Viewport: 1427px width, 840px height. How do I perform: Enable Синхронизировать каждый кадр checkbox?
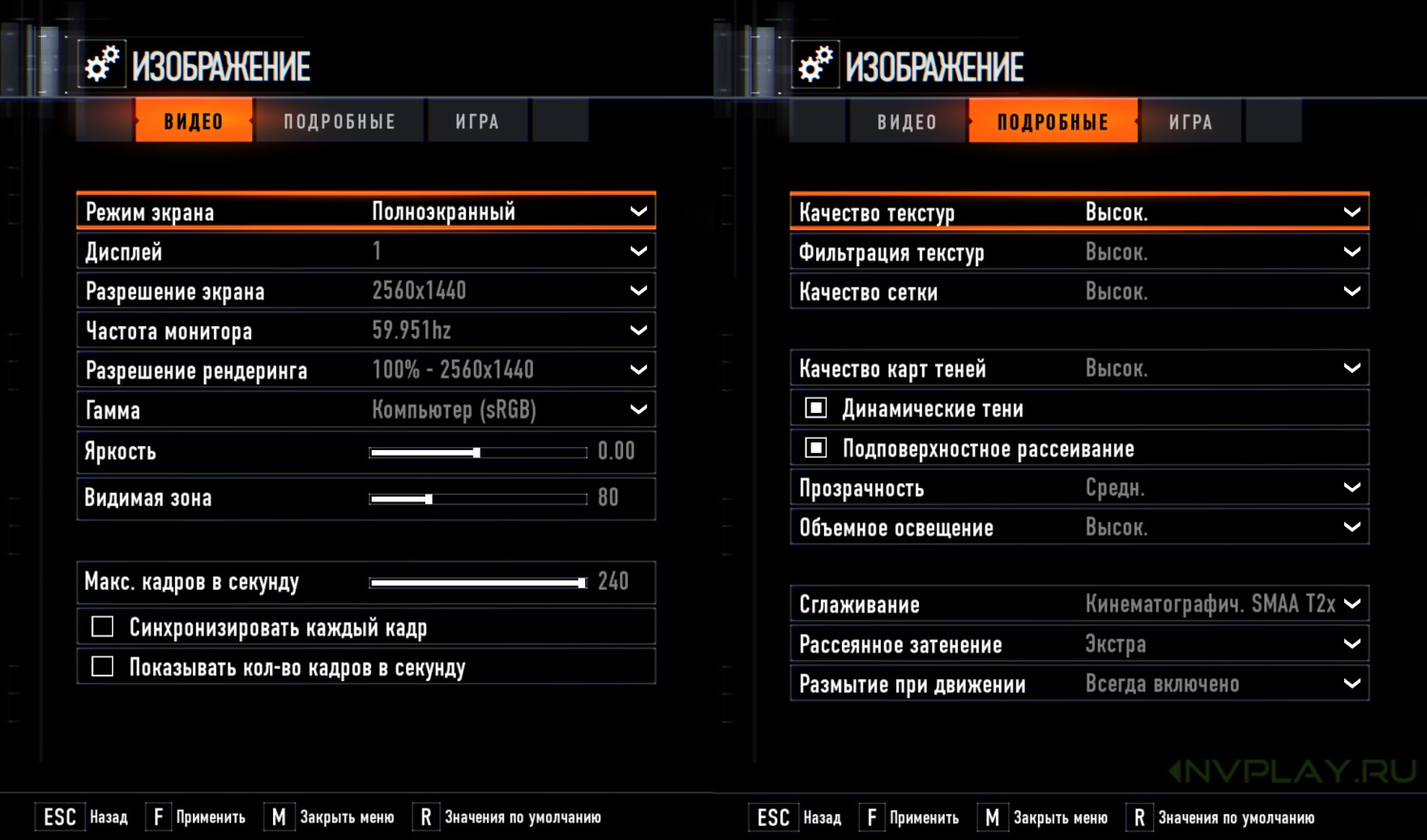tap(103, 627)
